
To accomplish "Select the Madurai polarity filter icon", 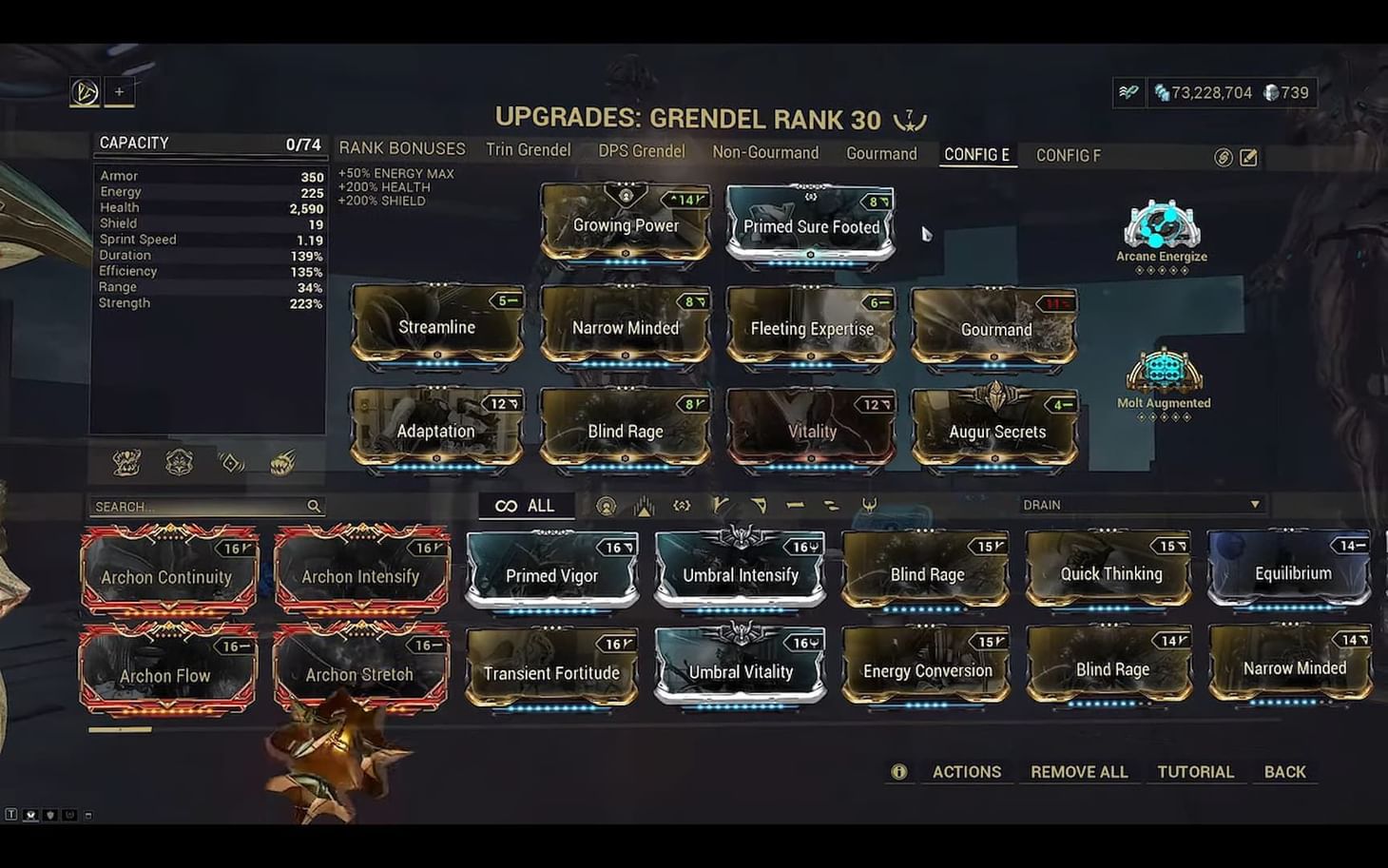I will pyautogui.click(x=720, y=507).
